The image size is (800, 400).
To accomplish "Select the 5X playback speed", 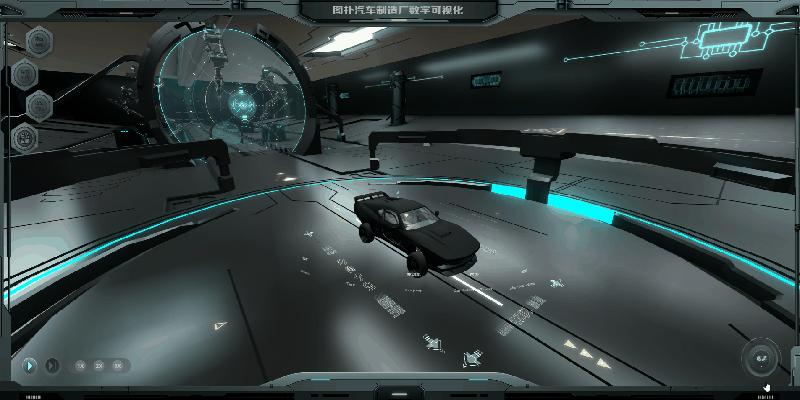I will (x=118, y=366).
